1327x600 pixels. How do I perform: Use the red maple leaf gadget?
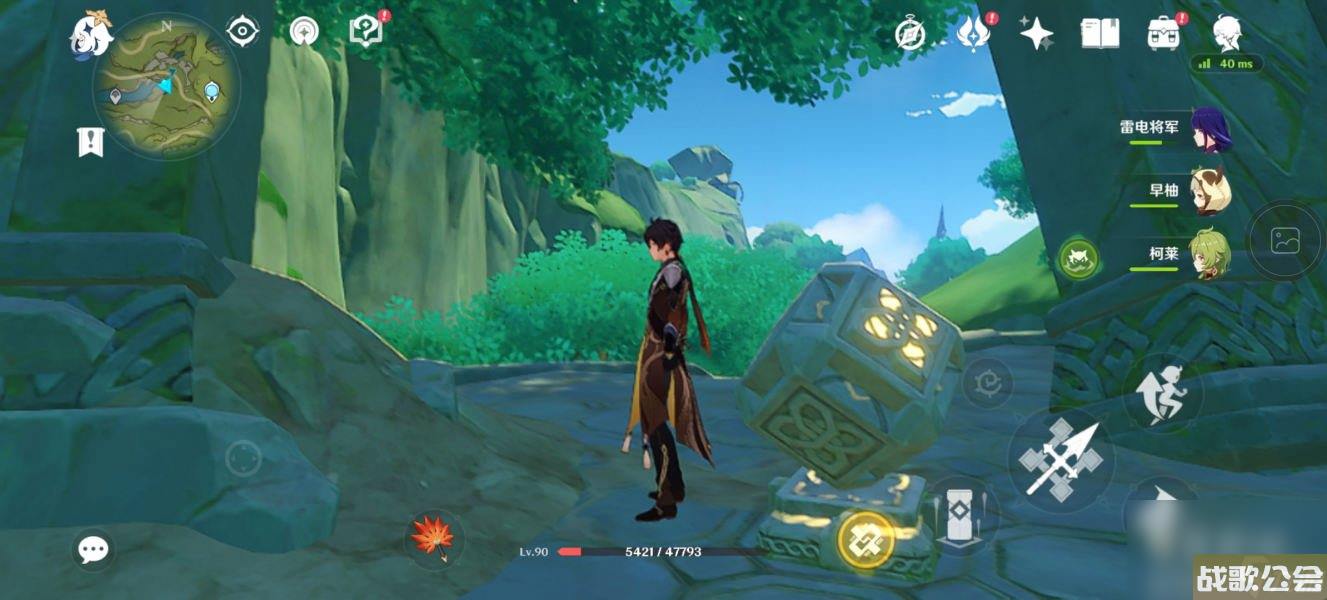[x=434, y=538]
